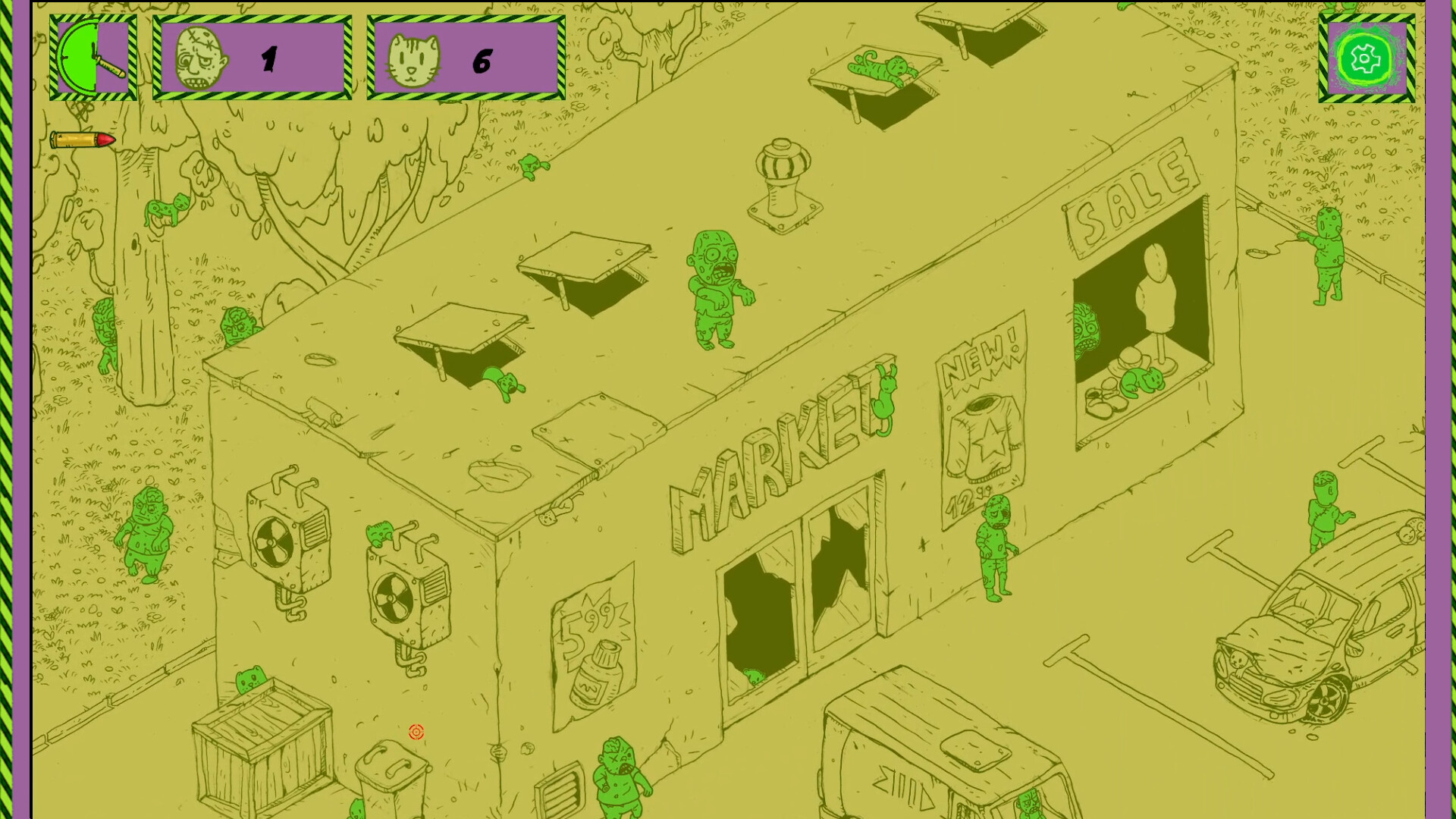Click the red crosshair target near the trash bin
Image resolution: width=1456 pixels, height=819 pixels.
[x=416, y=732]
